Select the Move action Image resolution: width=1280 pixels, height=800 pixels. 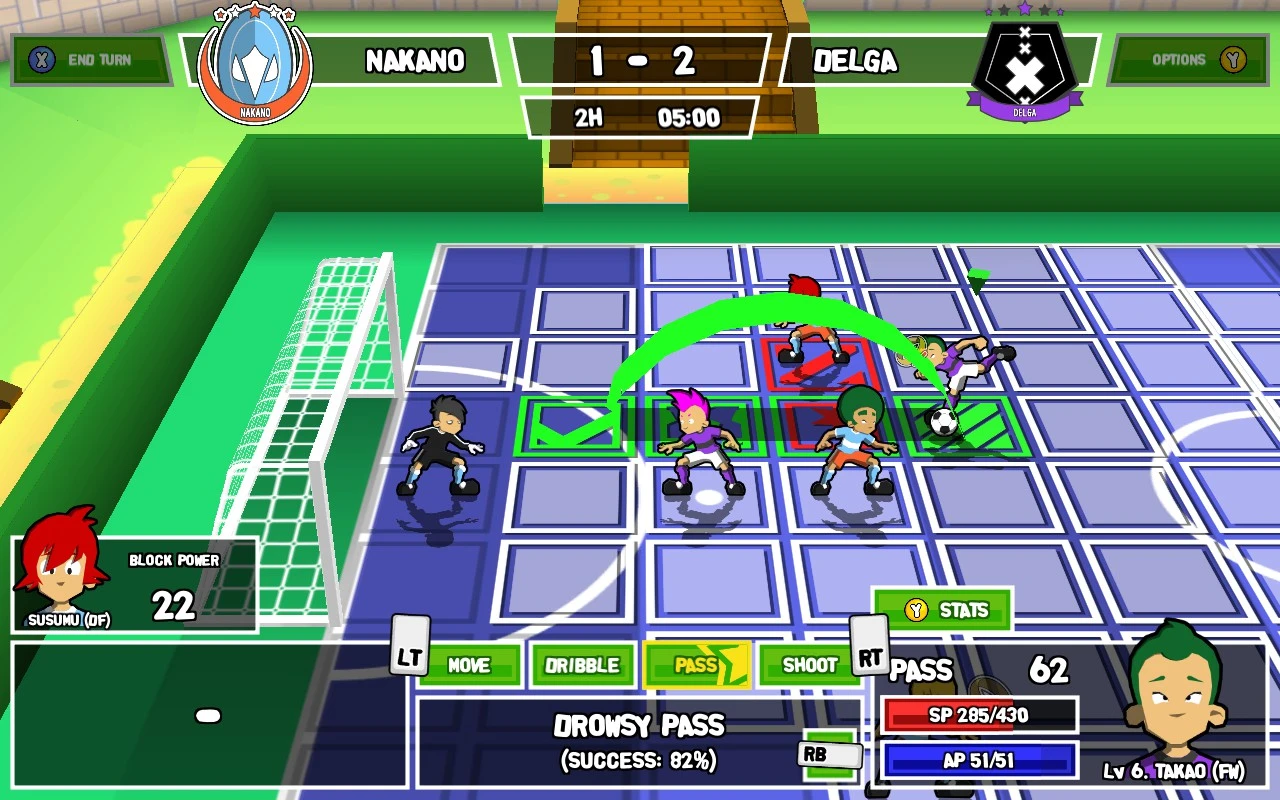click(x=469, y=665)
